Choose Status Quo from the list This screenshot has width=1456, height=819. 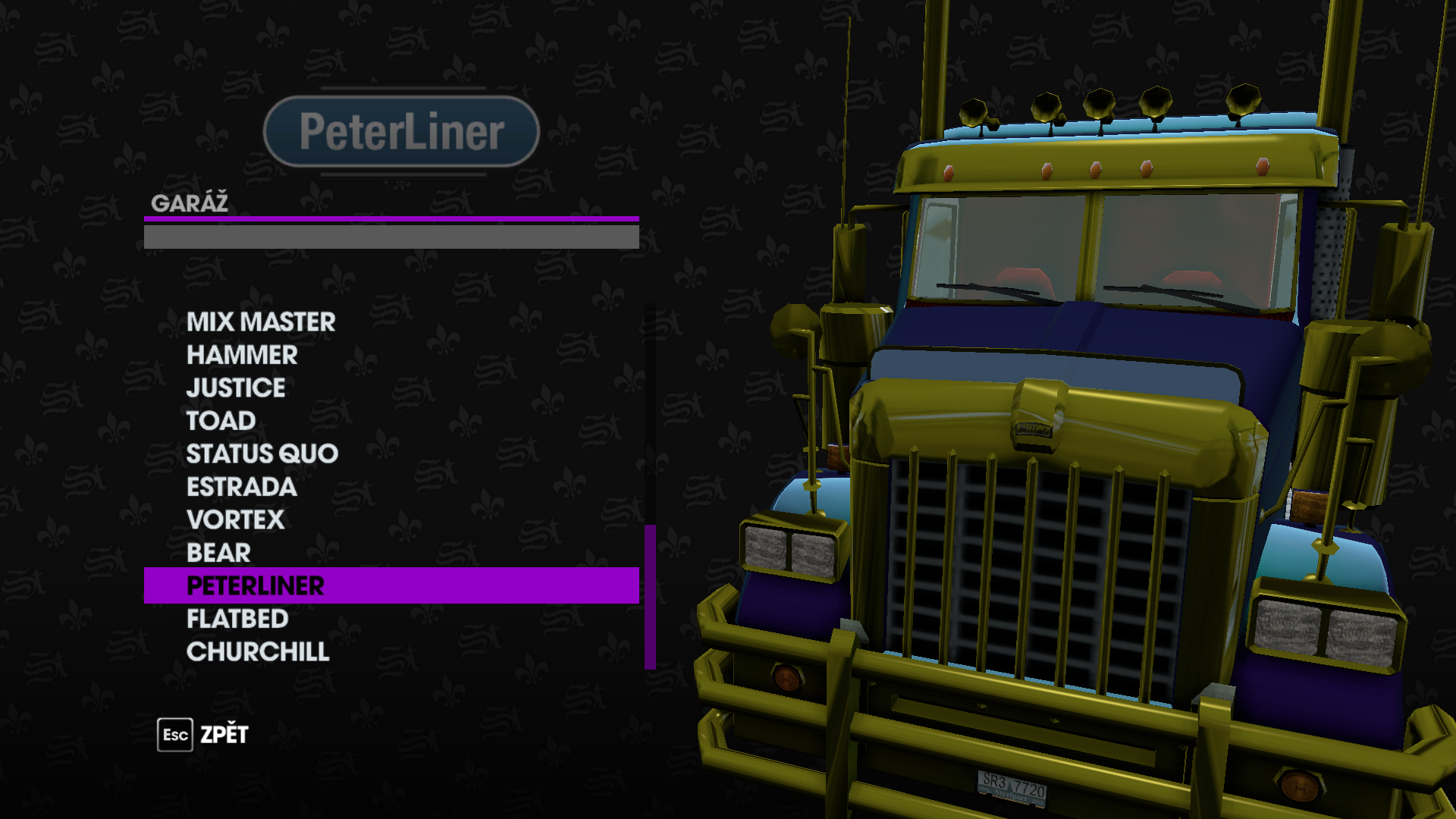tap(262, 454)
